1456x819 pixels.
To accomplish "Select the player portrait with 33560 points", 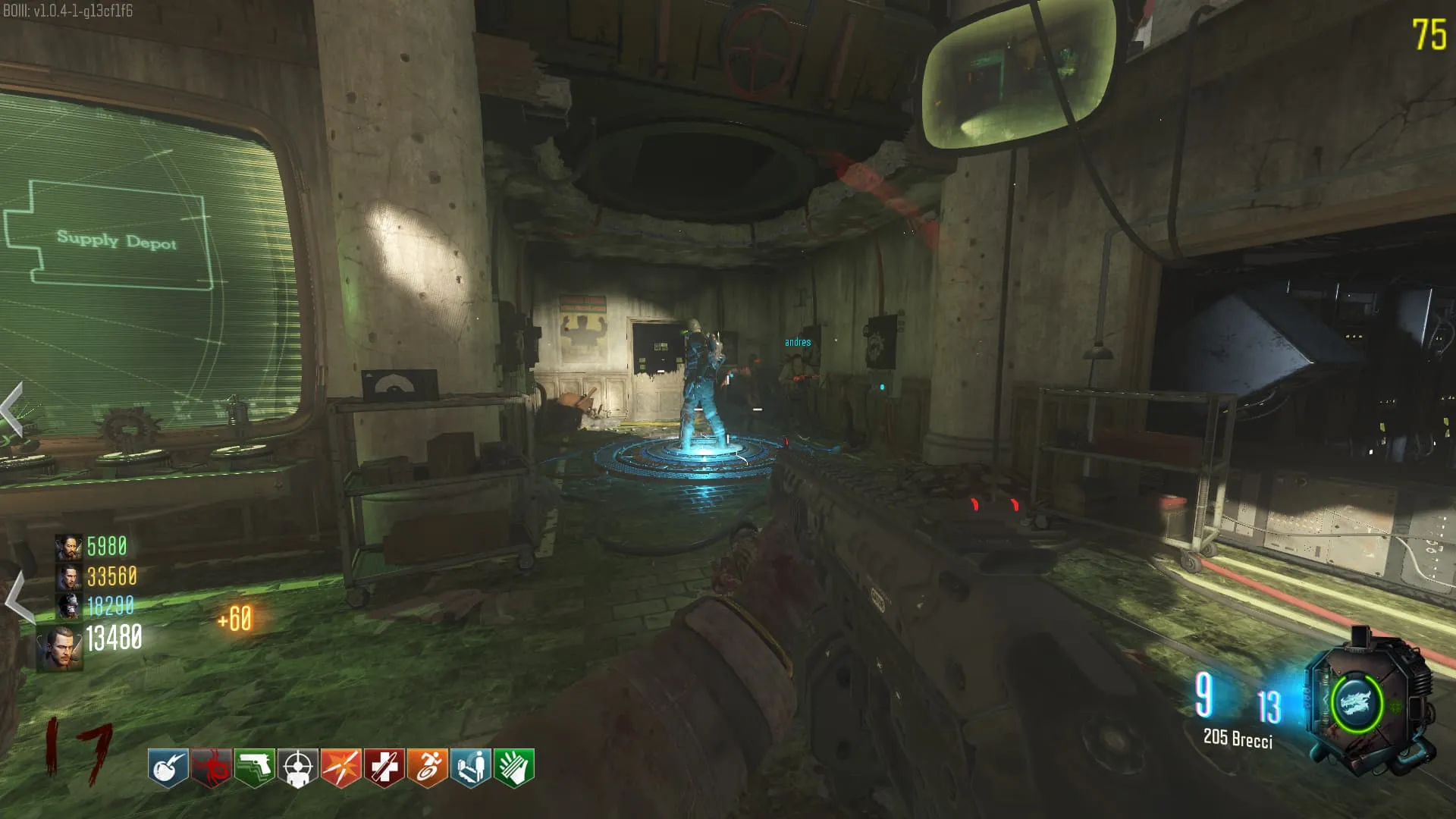I will click(x=68, y=577).
